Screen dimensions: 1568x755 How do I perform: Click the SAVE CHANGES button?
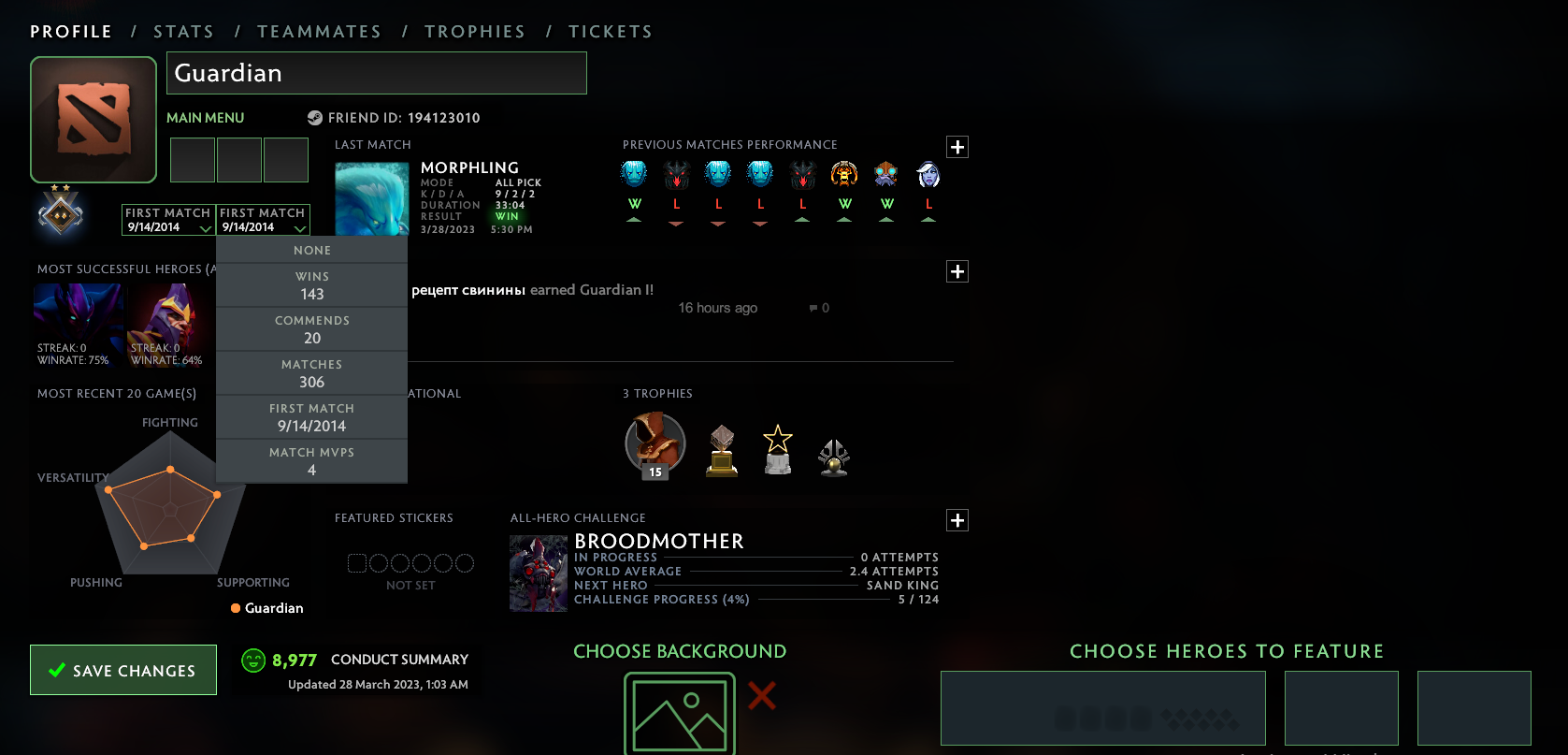pos(122,670)
